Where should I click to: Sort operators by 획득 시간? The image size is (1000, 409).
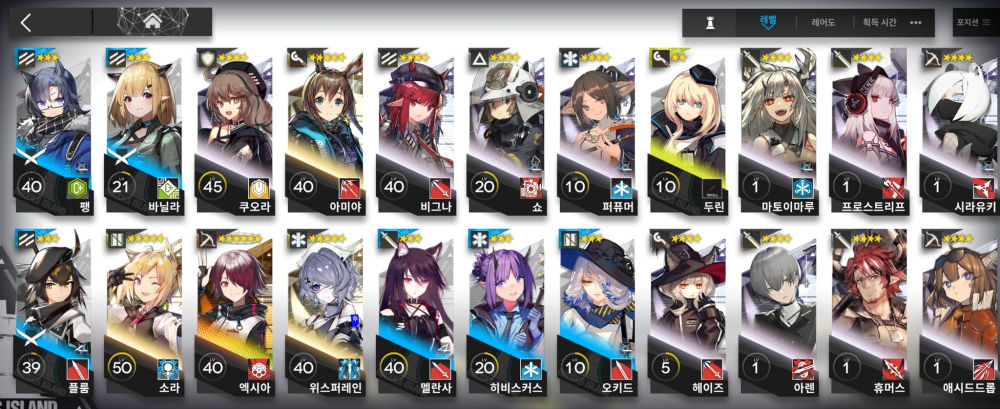point(873,22)
